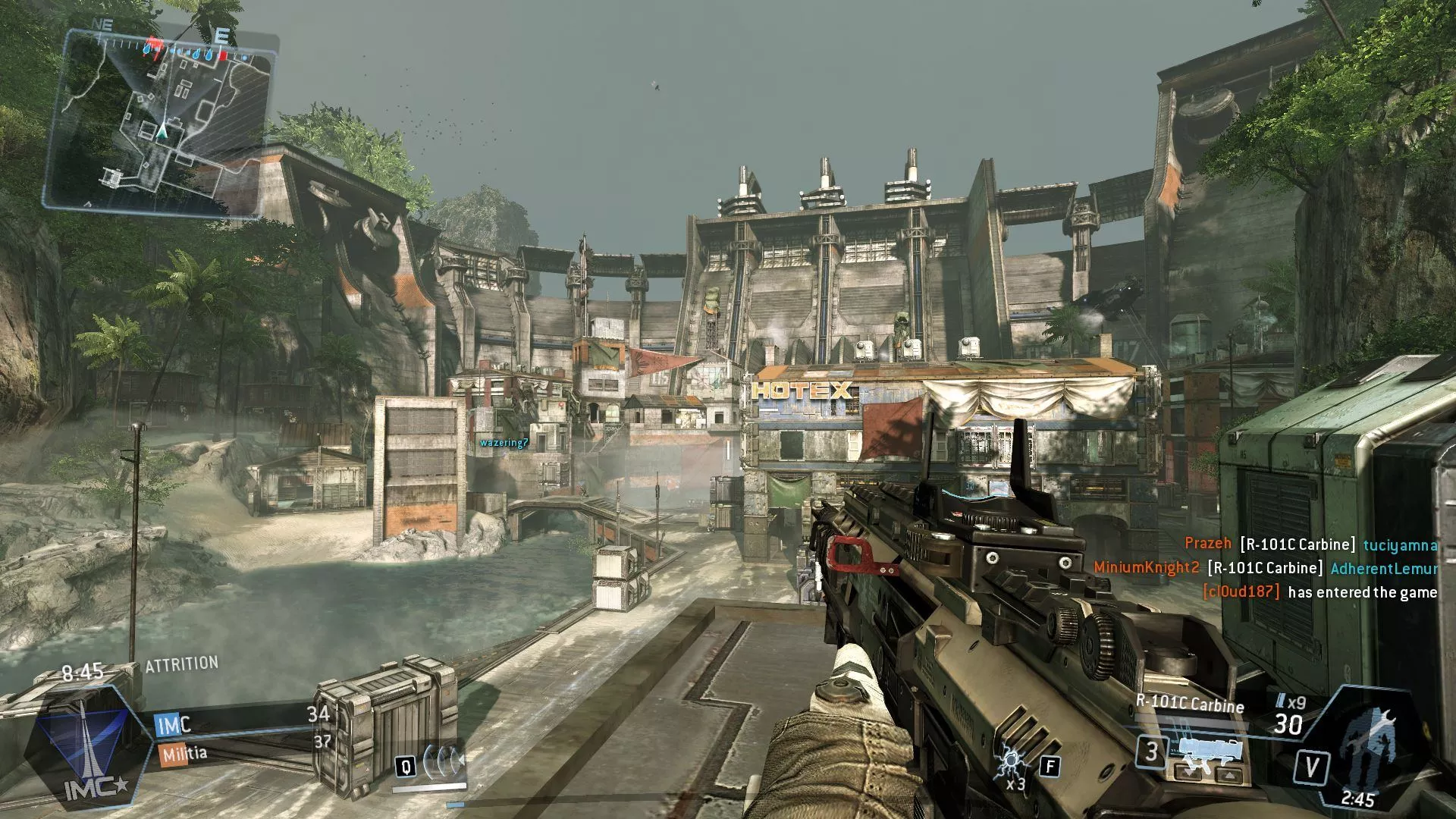
Task: Click the player marker on the minimap
Action: click(x=162, y=131)
